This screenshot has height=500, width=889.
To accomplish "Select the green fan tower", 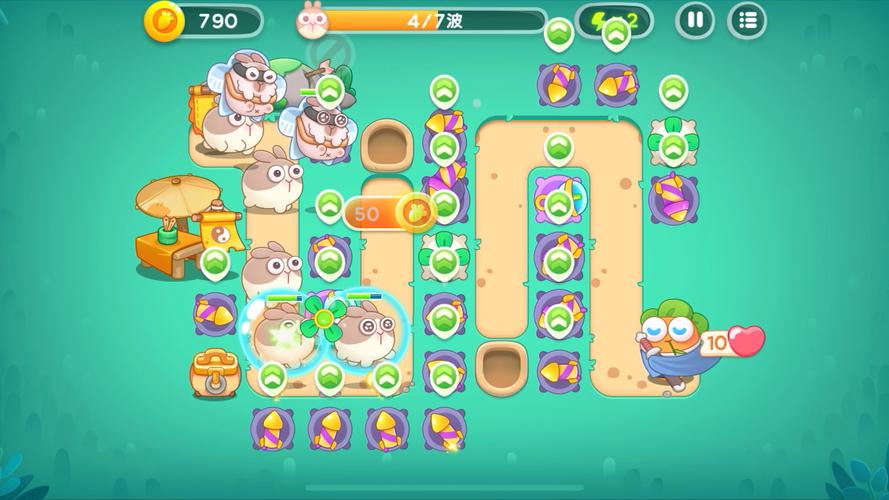I will click(323, 319).
